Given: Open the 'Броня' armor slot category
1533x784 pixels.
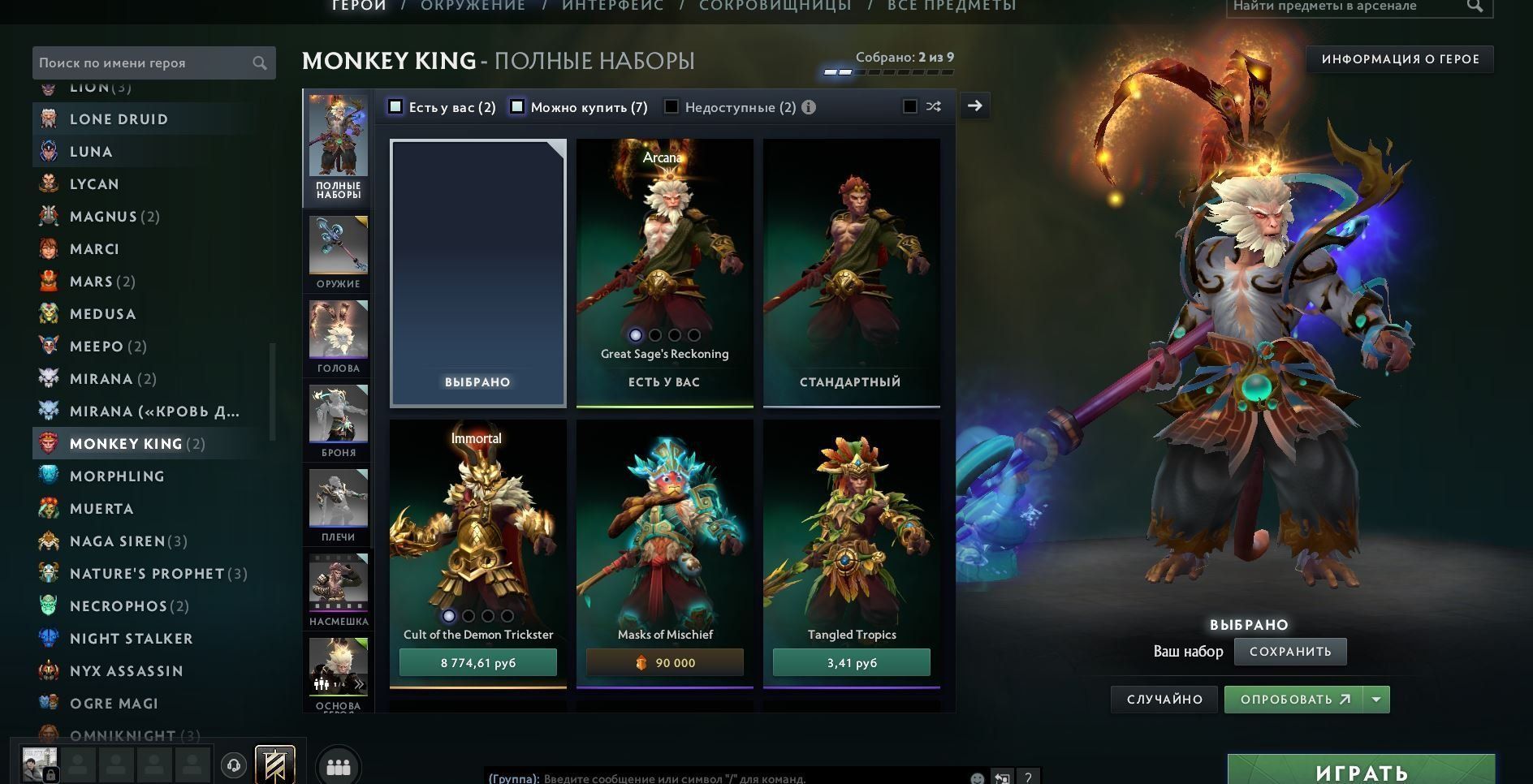Looking at the screenshot, I should pos(338,421).
